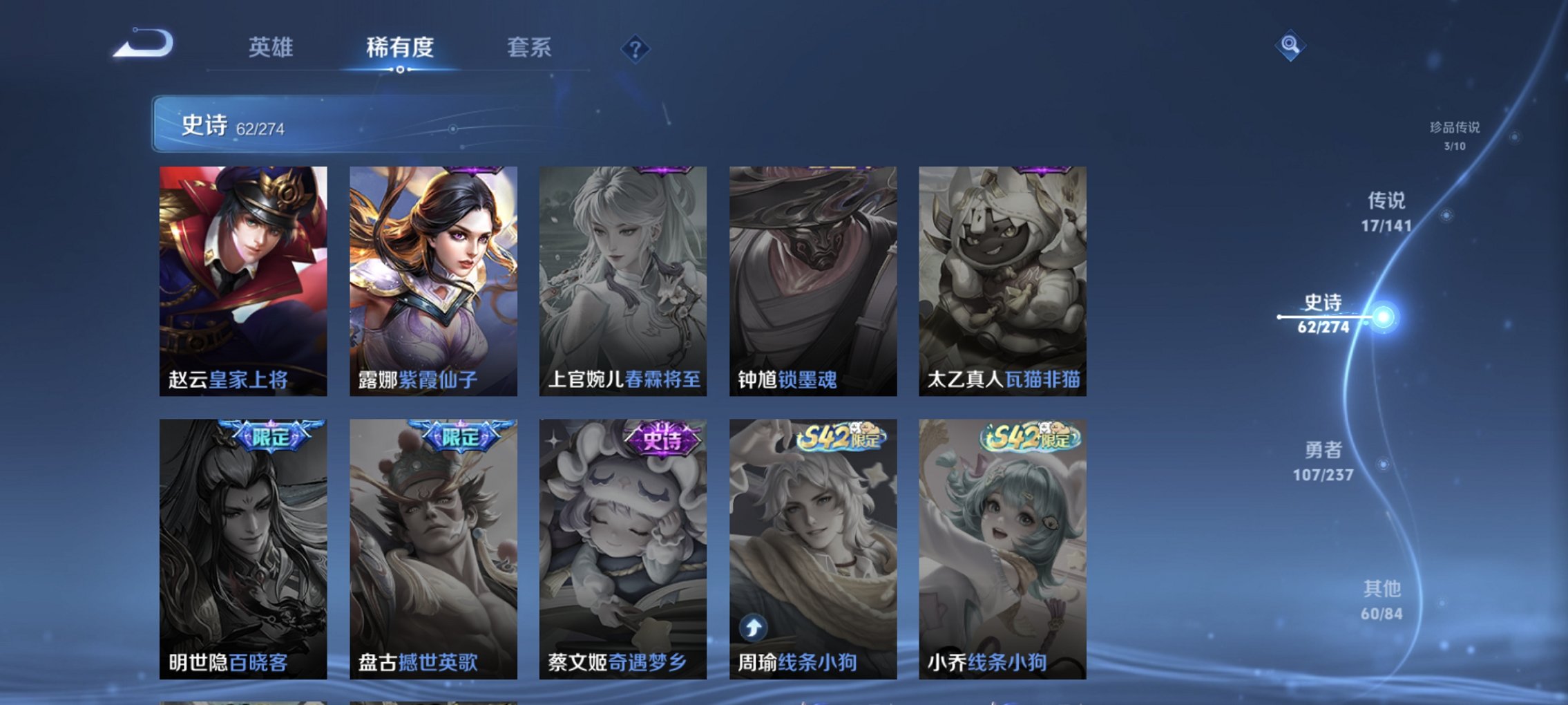
Task: Switch to the 套系 tab
Action: 530,48
